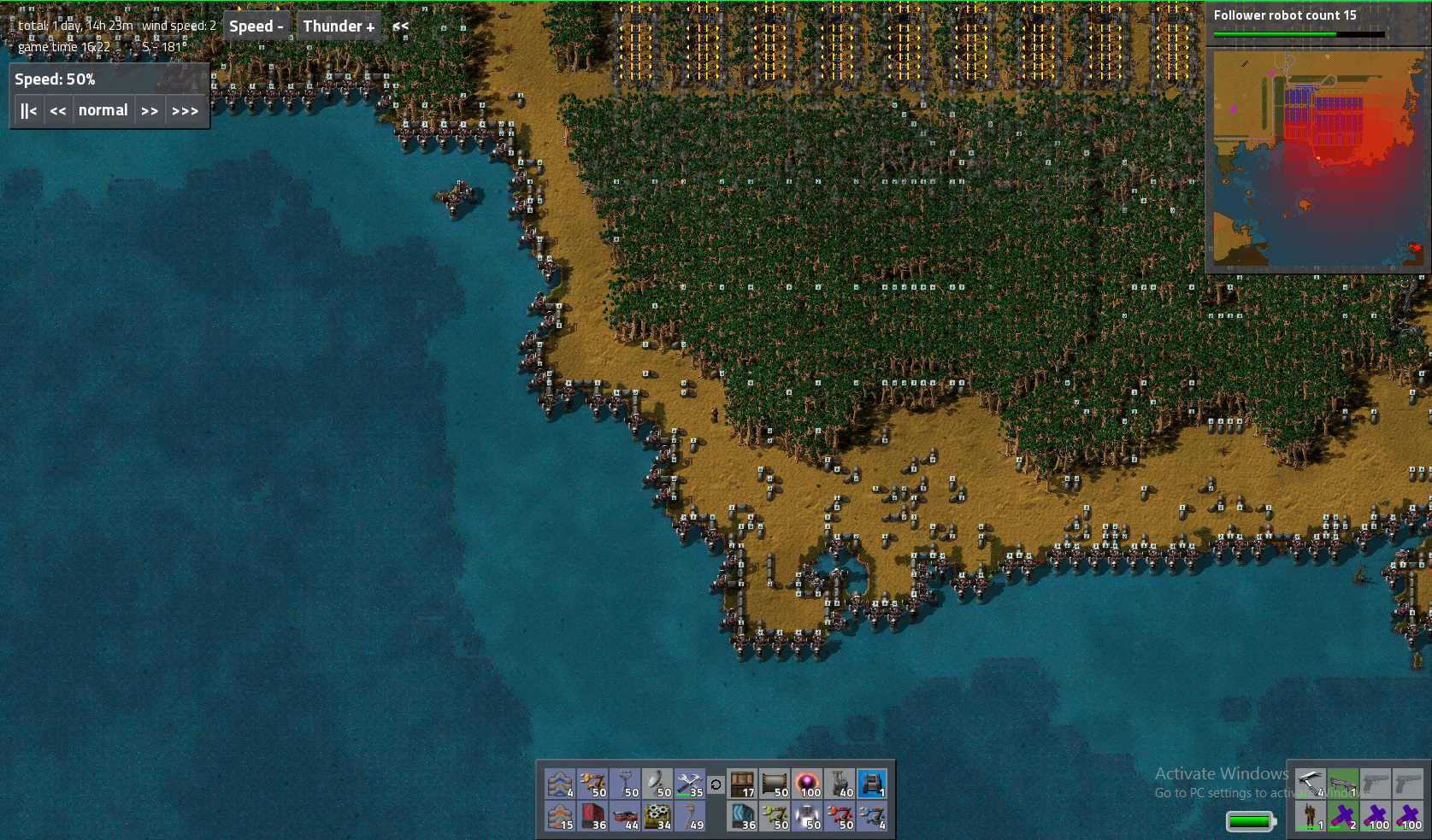Pick the repair pack slot with 35
Image resolution: width=1432 pixels, height=840 pixels.
[x=689, y=784]
